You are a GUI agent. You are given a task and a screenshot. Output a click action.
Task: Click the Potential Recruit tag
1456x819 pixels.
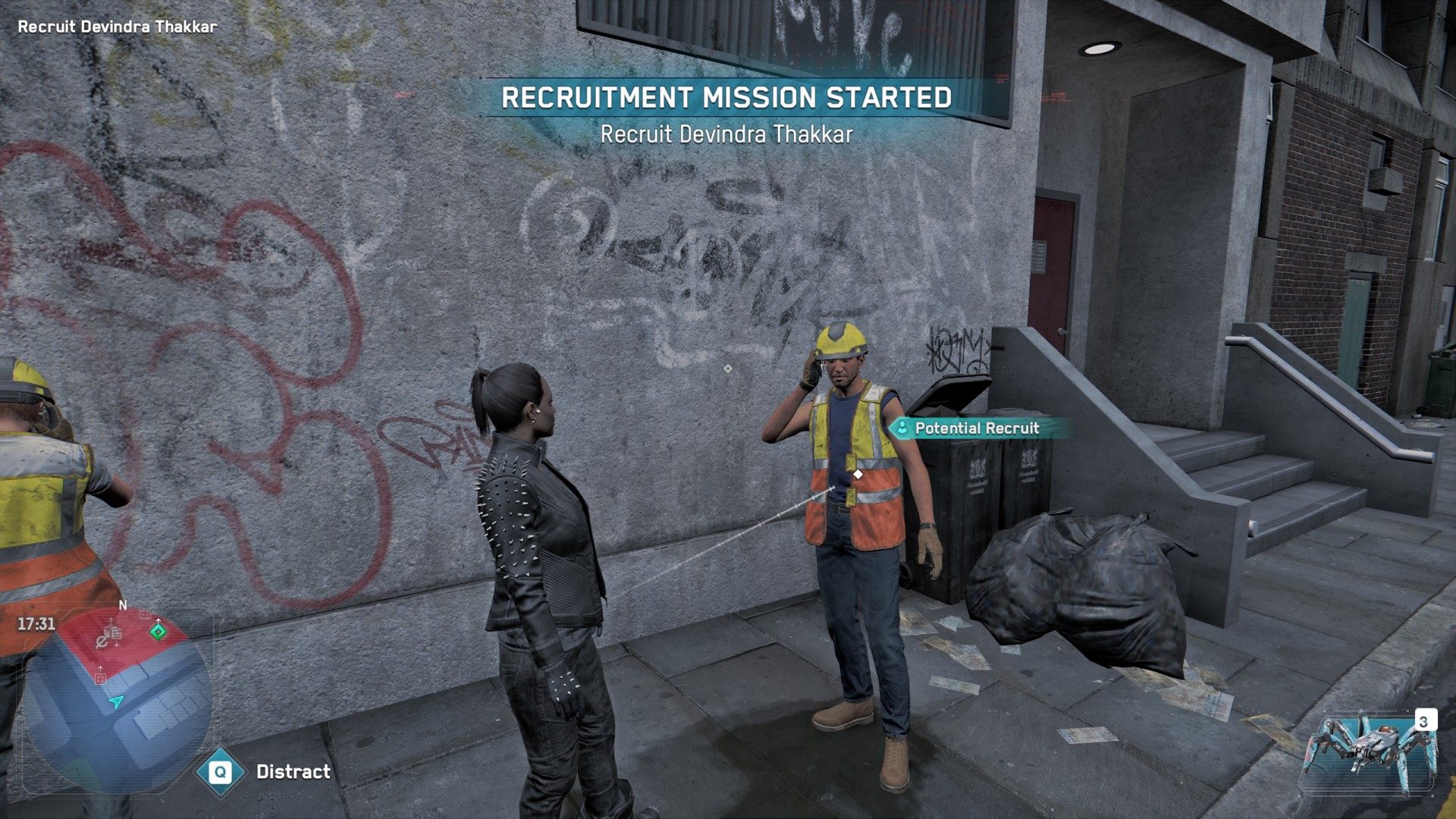click(975, 428)
